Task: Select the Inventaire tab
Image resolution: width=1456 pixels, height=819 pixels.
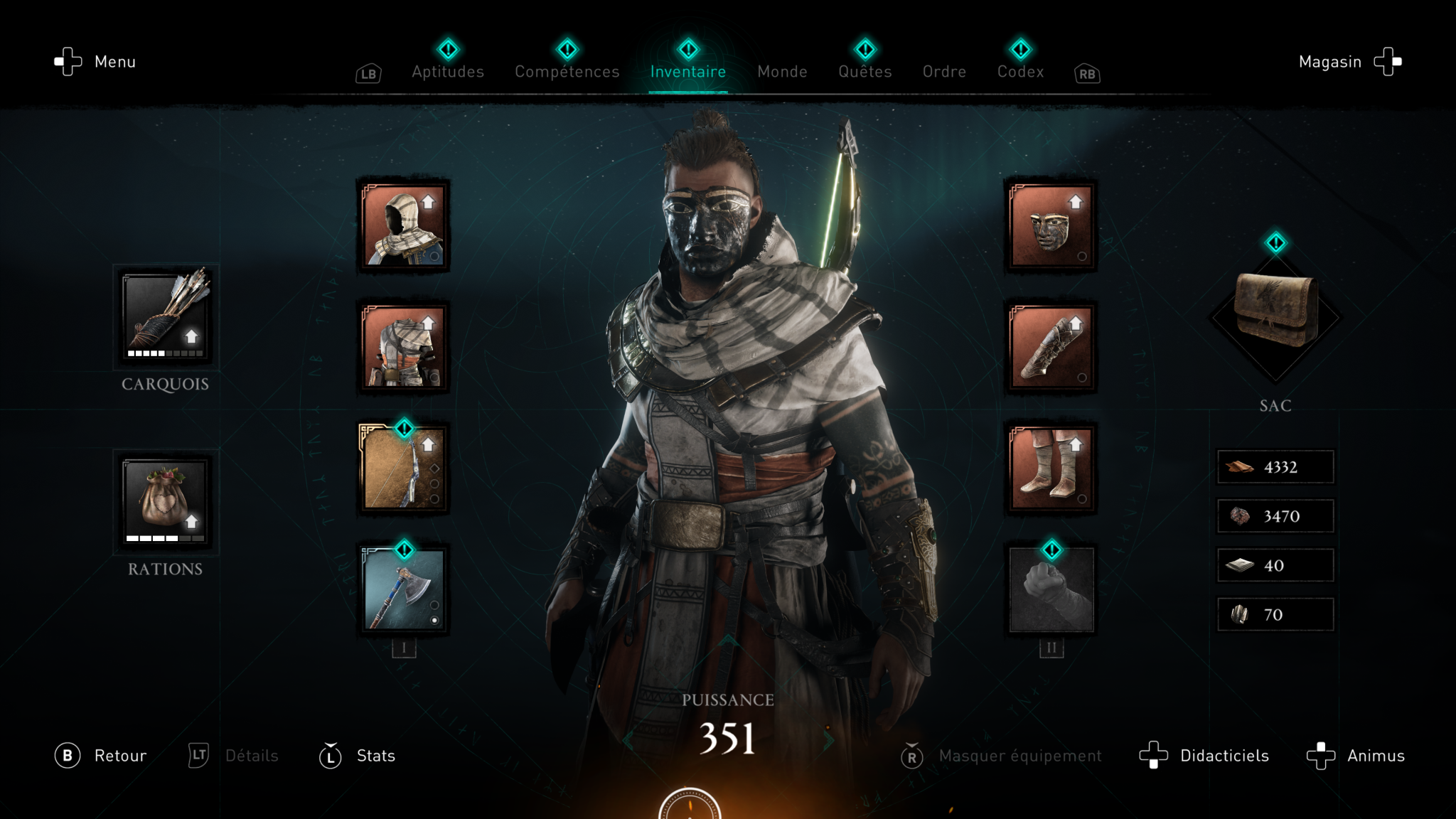Action: pyautogui.click(x=687, y=71)
